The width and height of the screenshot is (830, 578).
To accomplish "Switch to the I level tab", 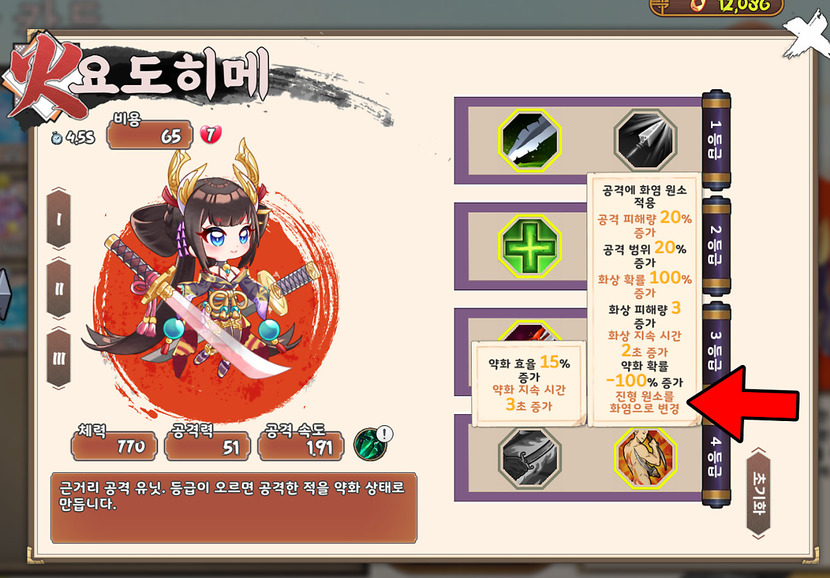I will (59, 217).
